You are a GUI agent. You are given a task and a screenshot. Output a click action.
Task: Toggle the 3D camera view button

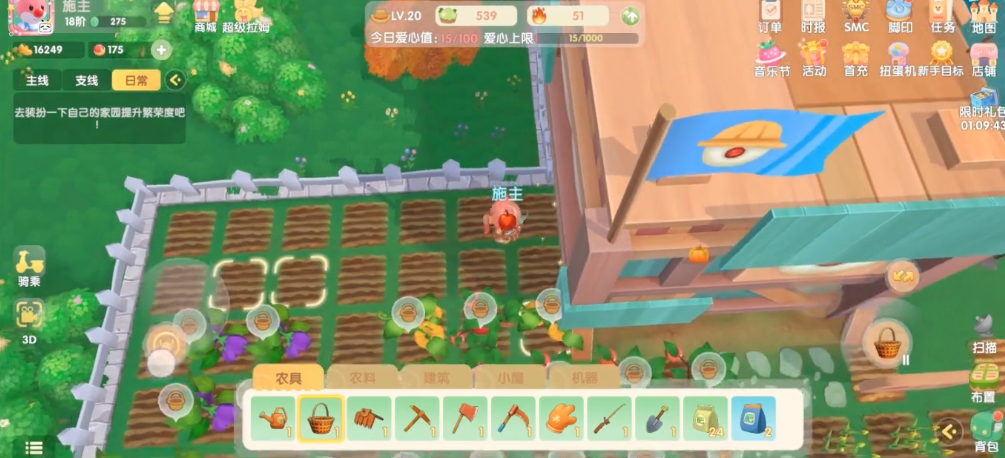[29, 319]
